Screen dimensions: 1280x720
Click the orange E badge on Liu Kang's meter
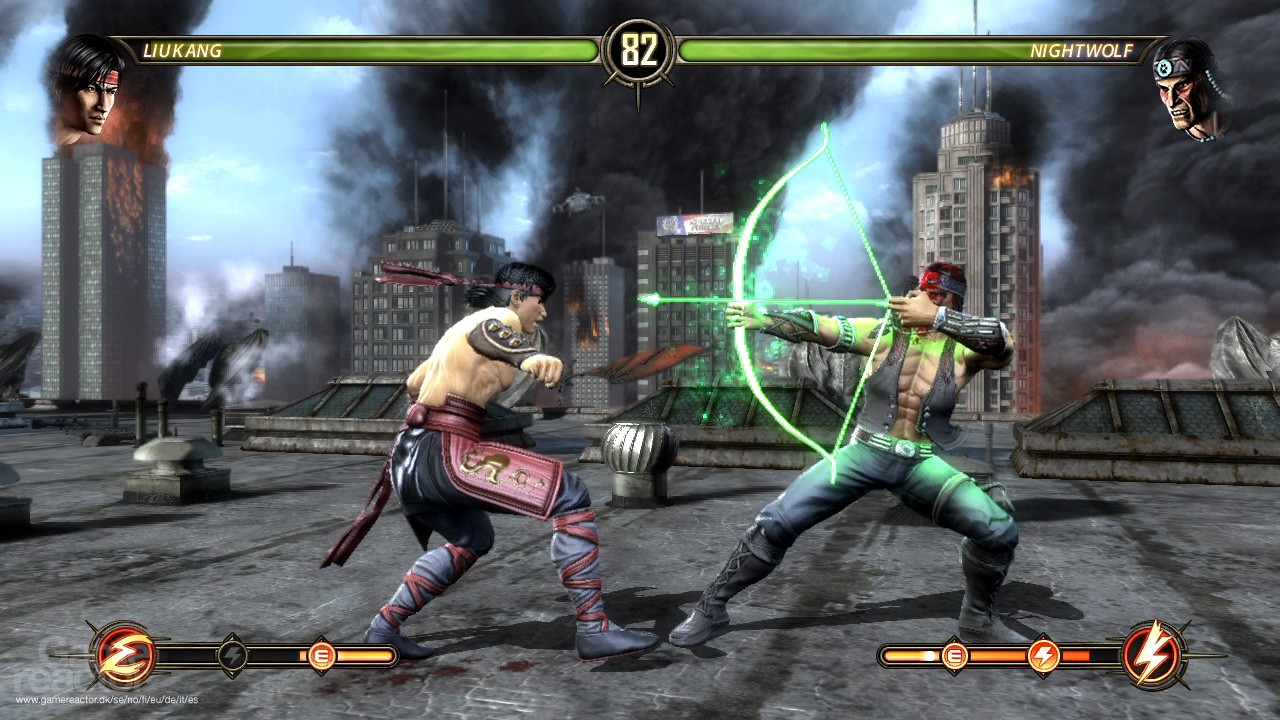click(x=321, y=656)
